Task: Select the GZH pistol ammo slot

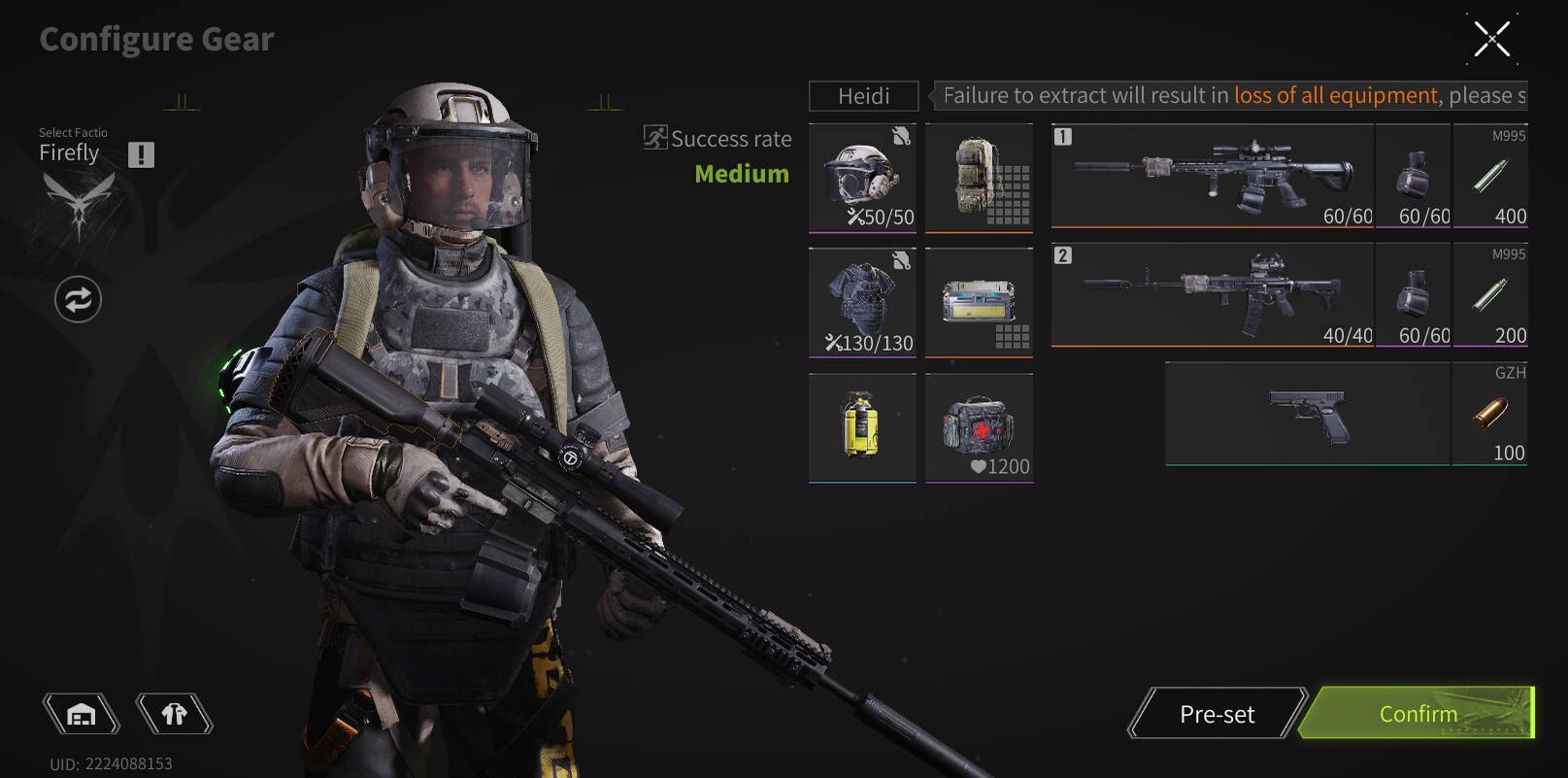Action: [x=1489, y=414]
